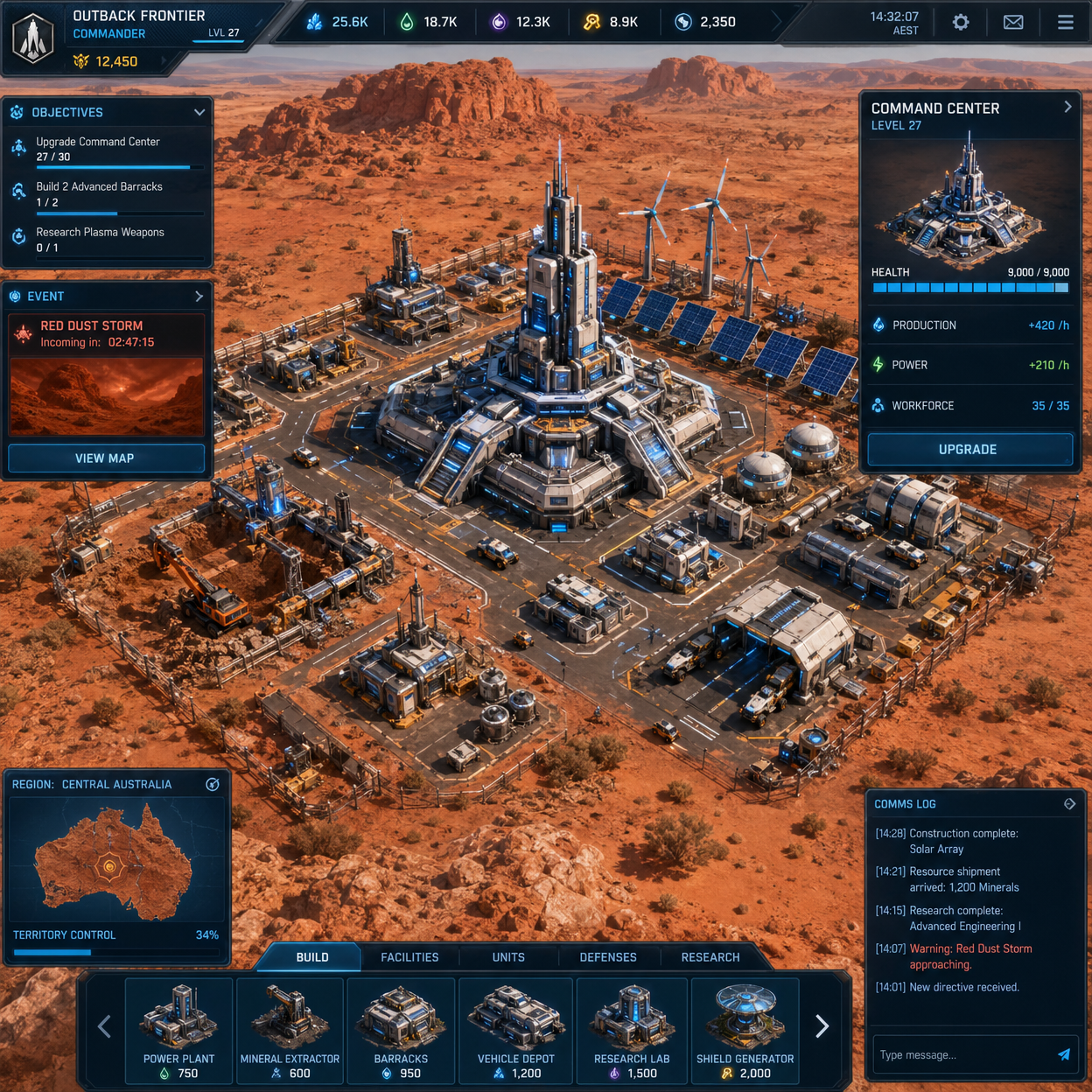The height and width of the screenshot is (1092, 1092).
Task: Choose the Power Plant build card
Action: pos(179,1030)
